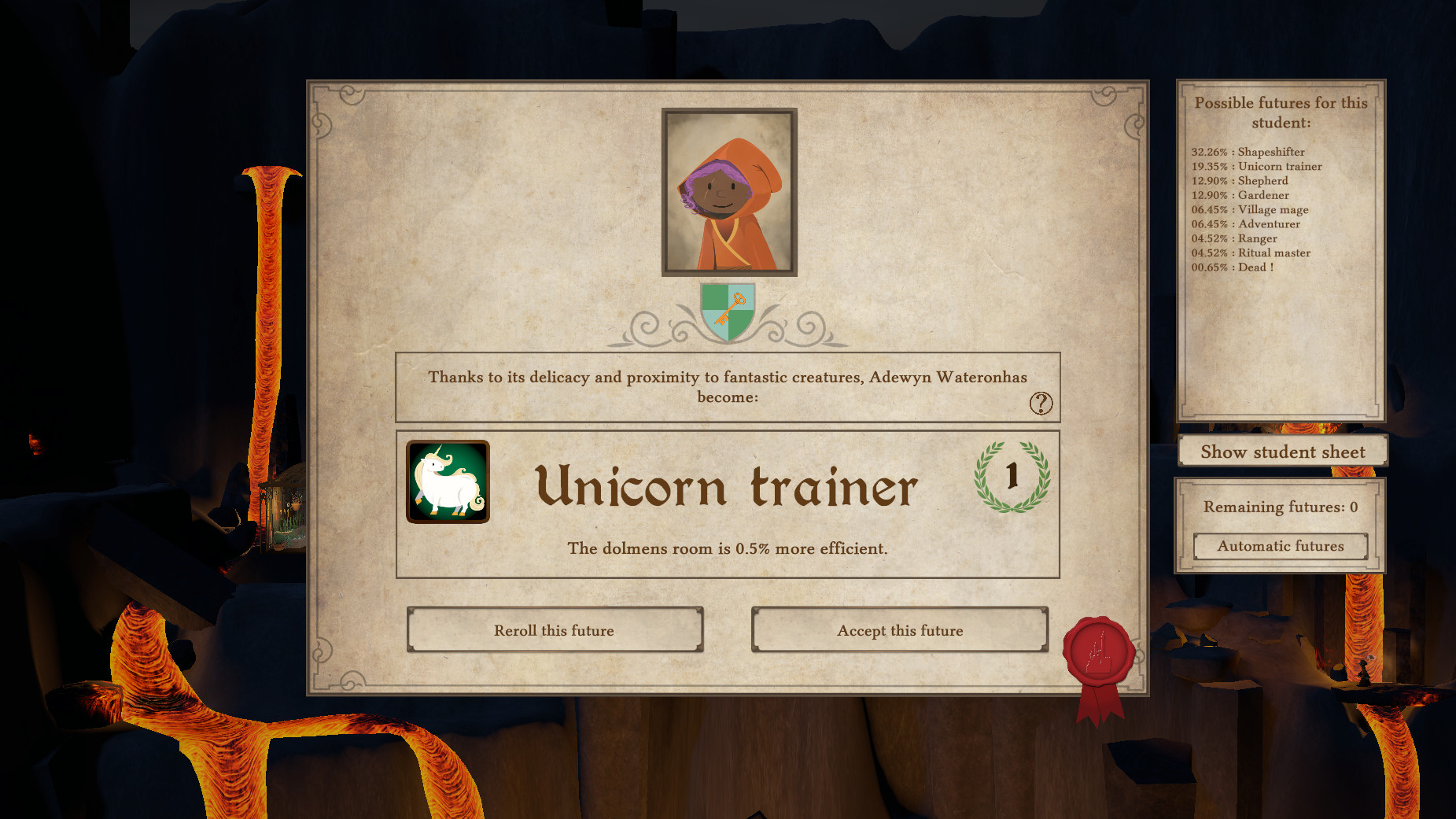Click the dolmens room efficiency text

(728, 548)
